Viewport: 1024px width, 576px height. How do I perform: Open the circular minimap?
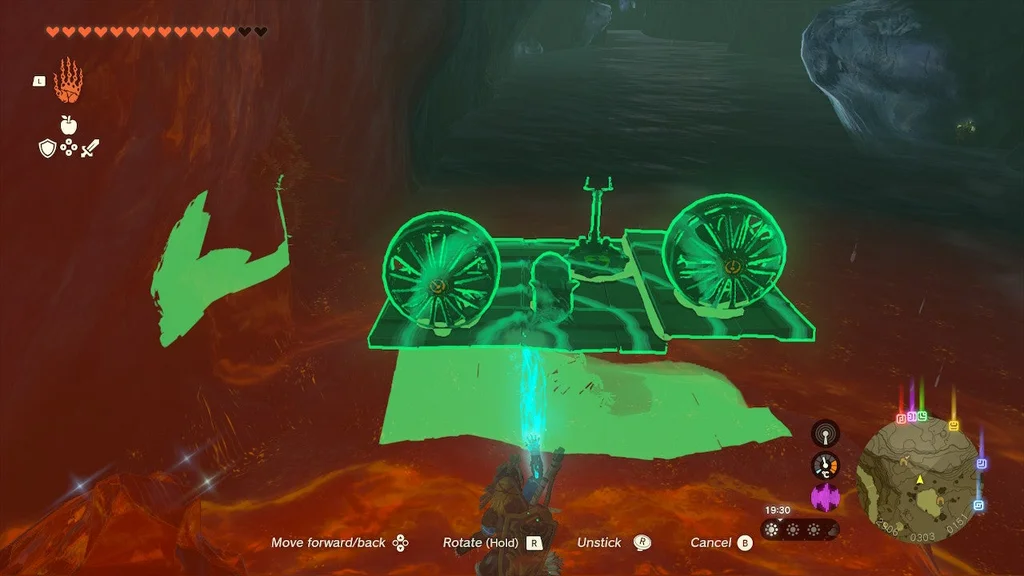pos(917,477)
